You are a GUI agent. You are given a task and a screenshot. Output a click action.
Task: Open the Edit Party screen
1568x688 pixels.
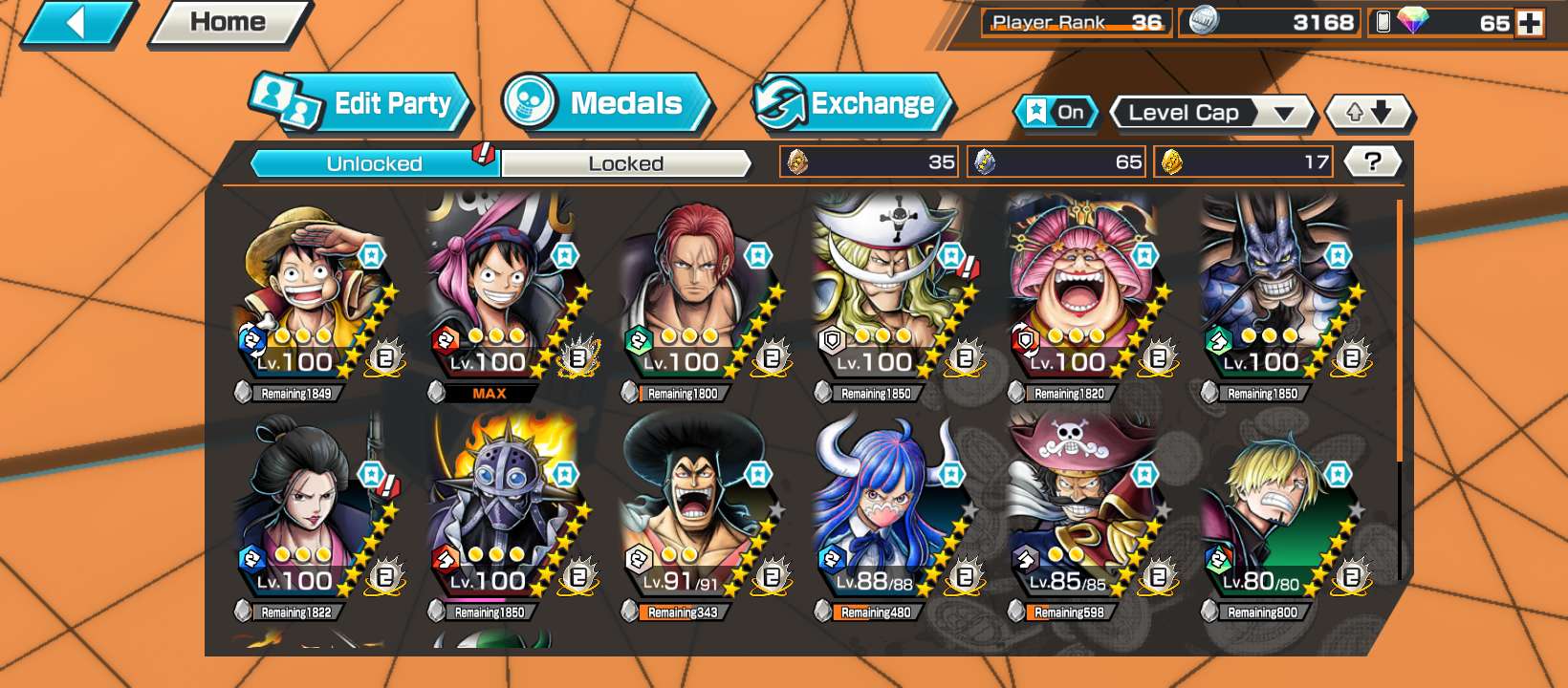[x=363, y=103]
